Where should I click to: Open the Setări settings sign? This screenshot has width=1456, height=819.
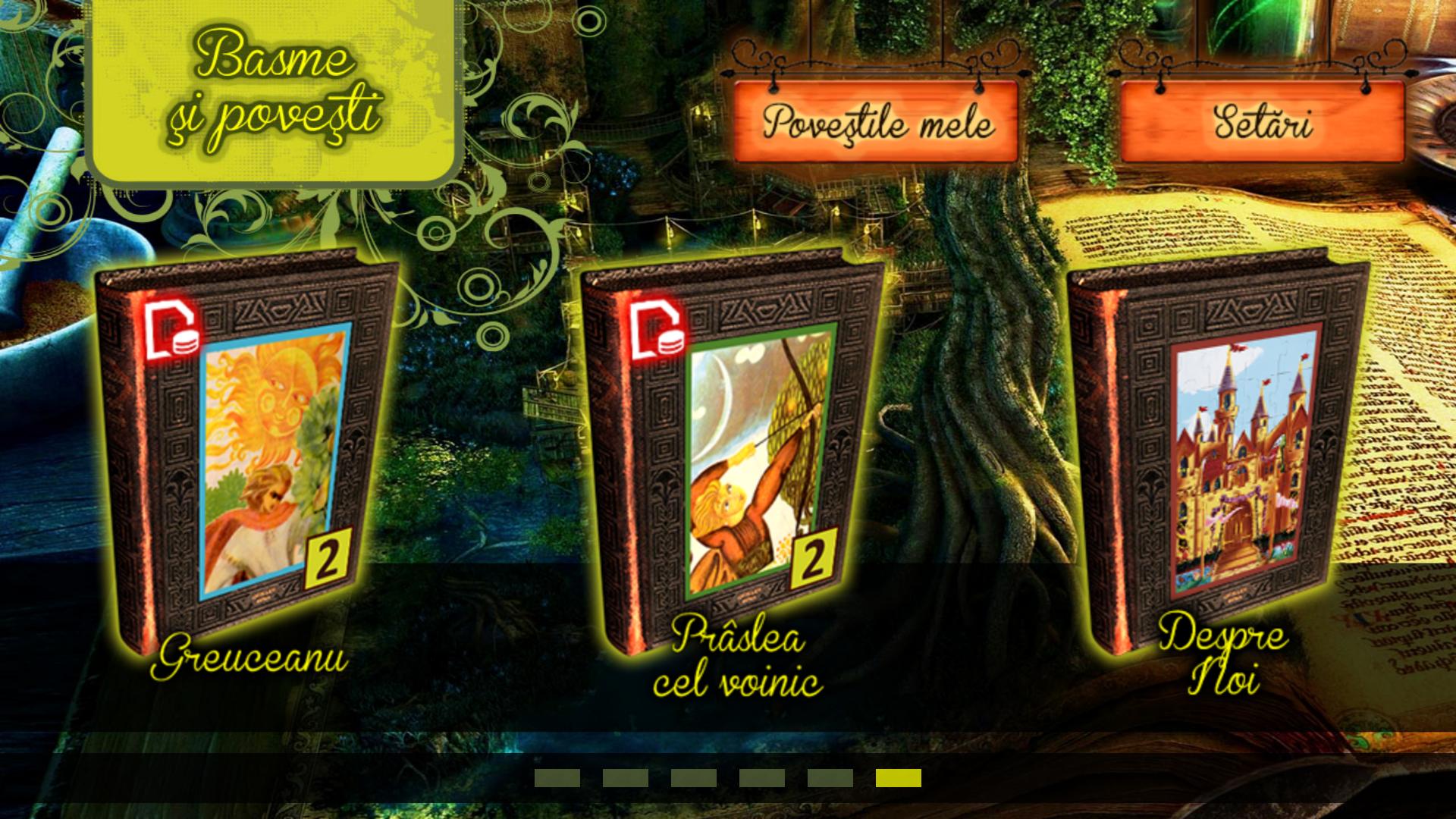(1262, 122)
